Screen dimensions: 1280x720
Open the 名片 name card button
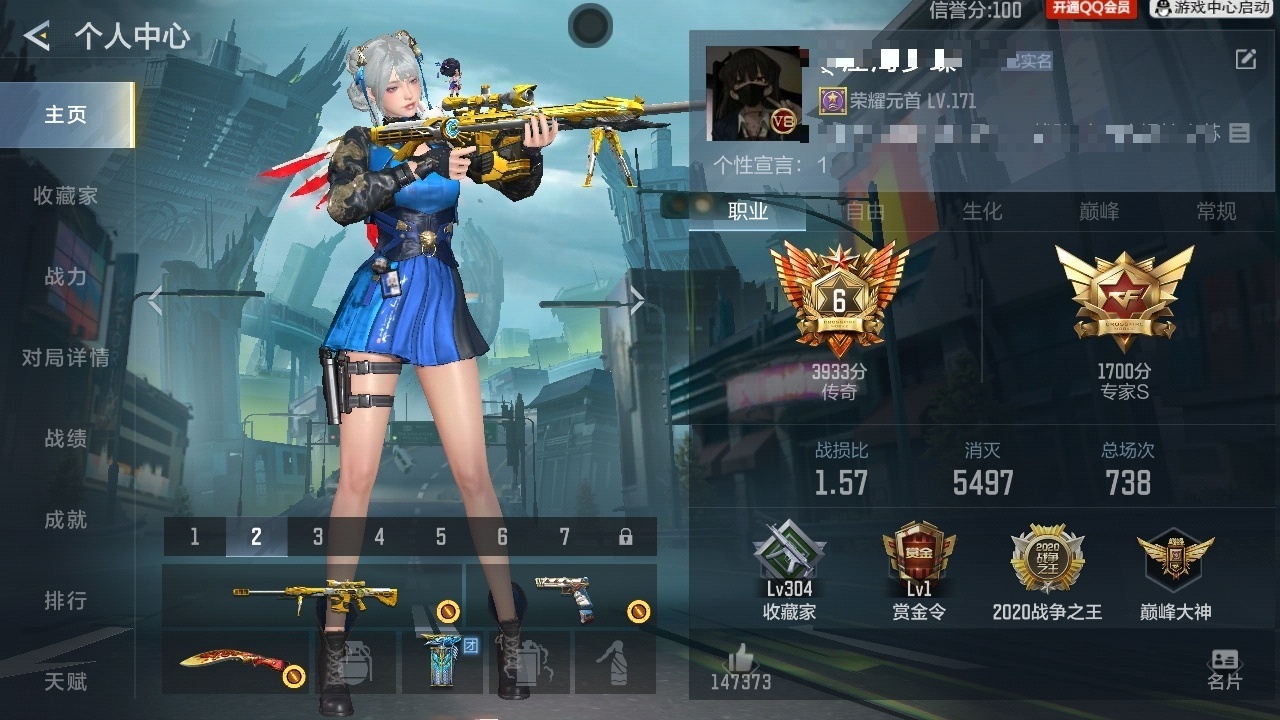coord(1224,669)
